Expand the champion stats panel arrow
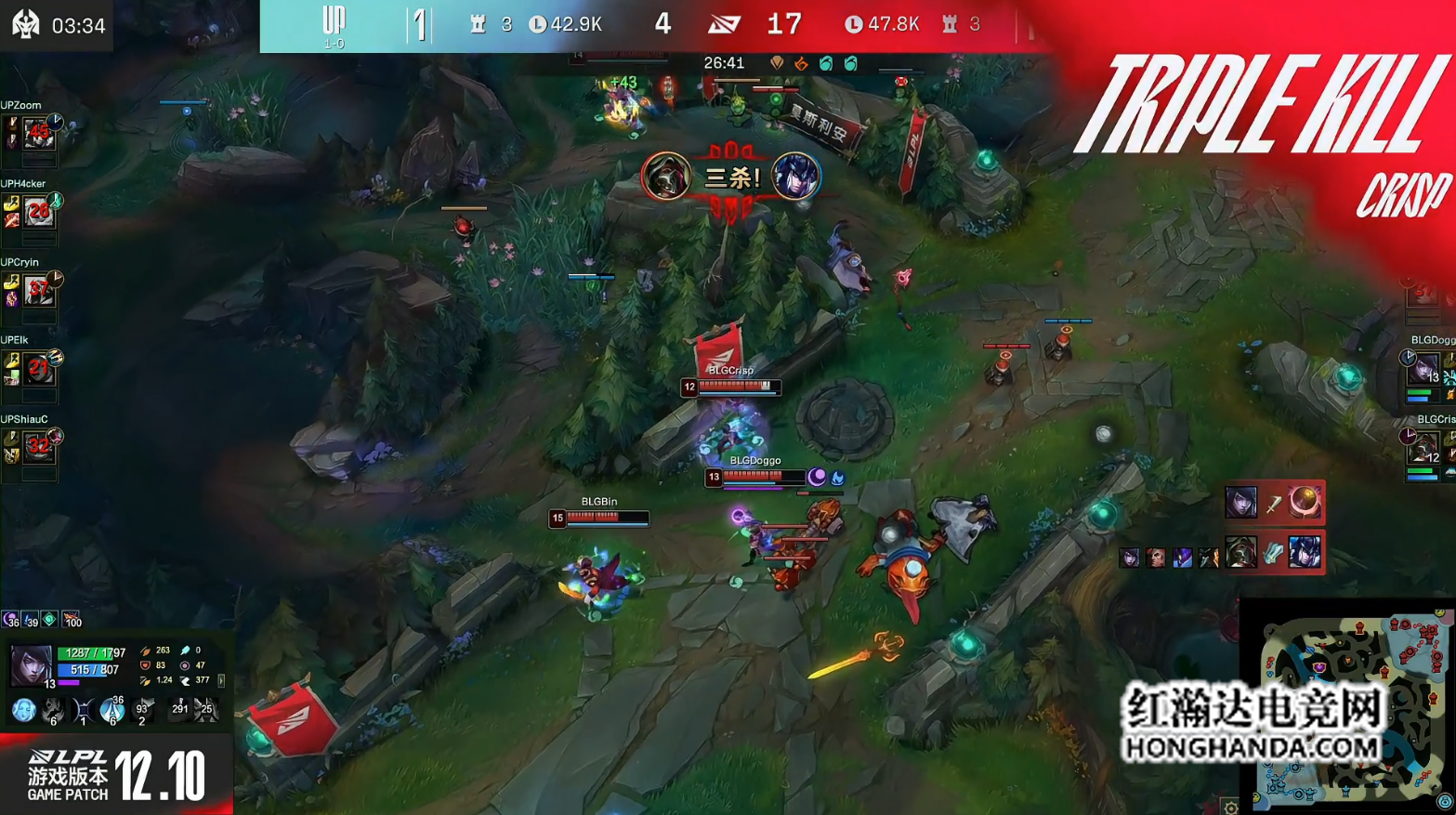Viewport: 1456px width, 815px height. 221,680
